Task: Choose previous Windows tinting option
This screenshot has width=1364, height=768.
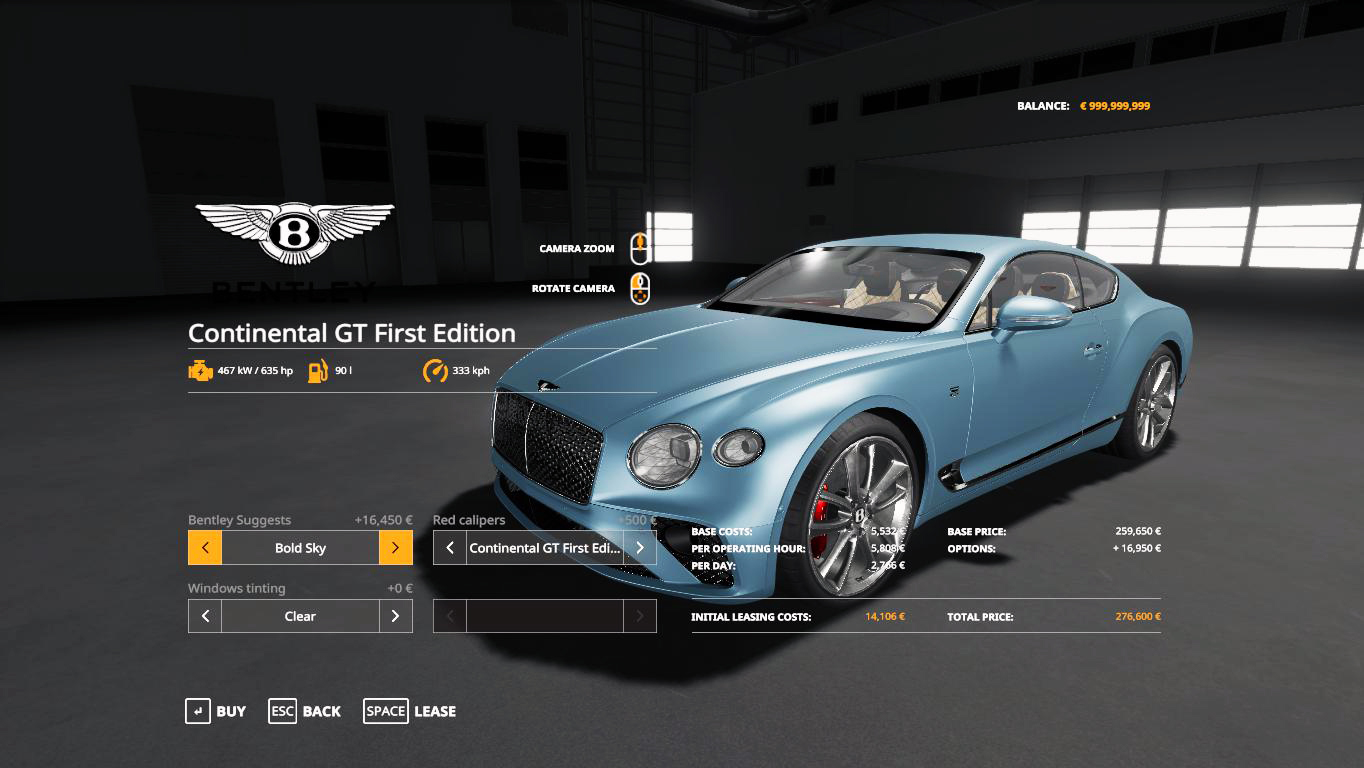Action: tap(205, 616)
